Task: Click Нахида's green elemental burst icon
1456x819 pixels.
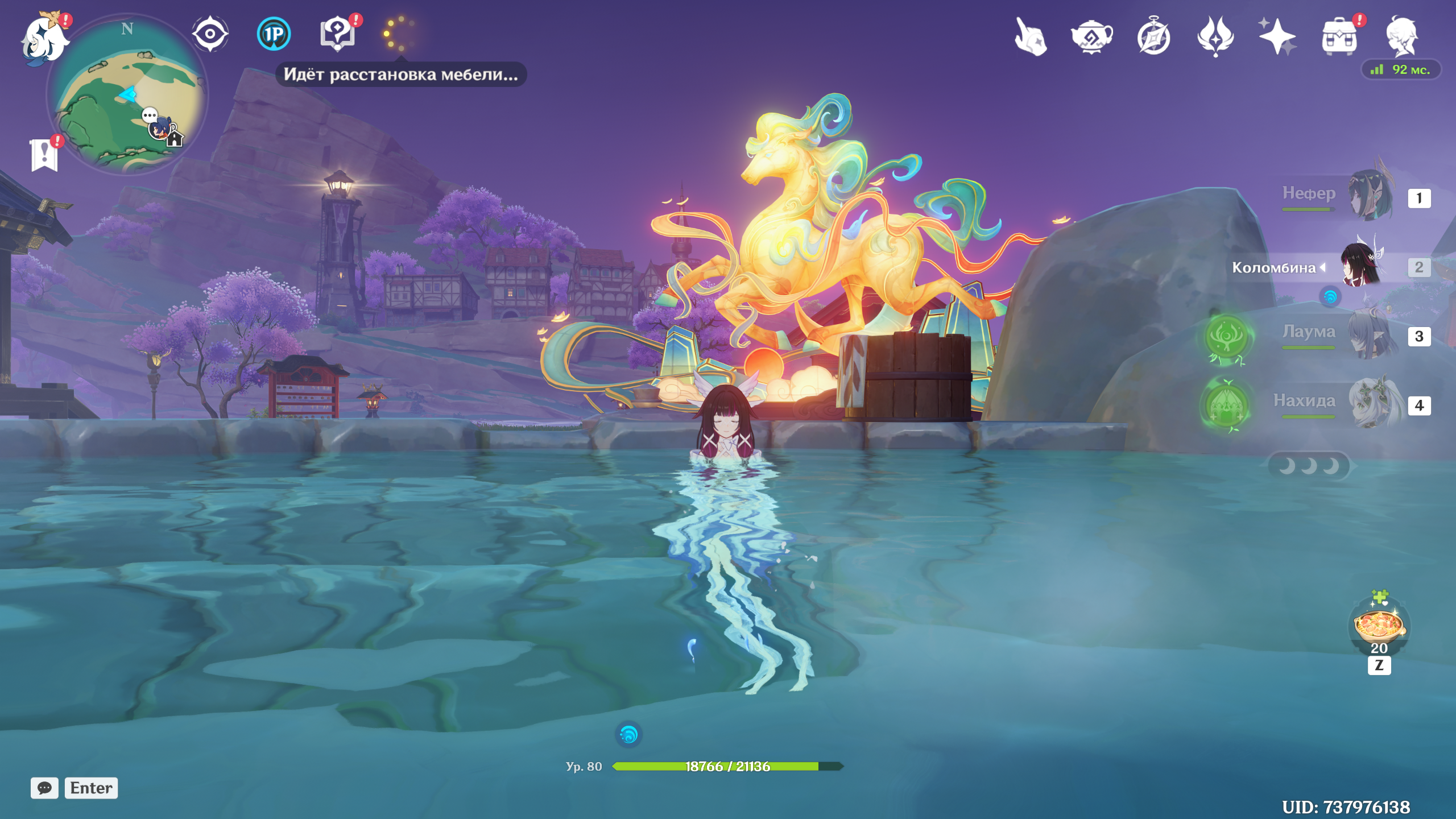Action: (x=1226, y=406)
